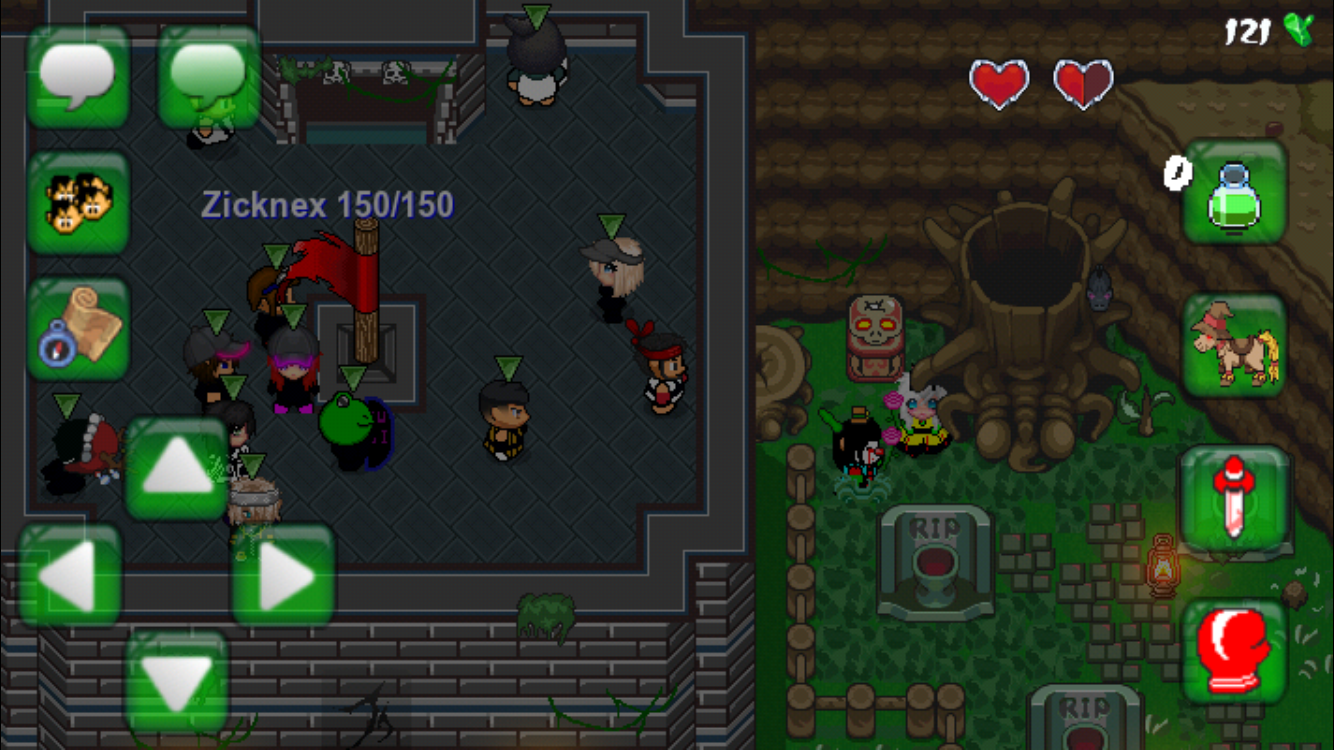
Task: Tap the green speech bubble button
Action: [x=209, y=77]
